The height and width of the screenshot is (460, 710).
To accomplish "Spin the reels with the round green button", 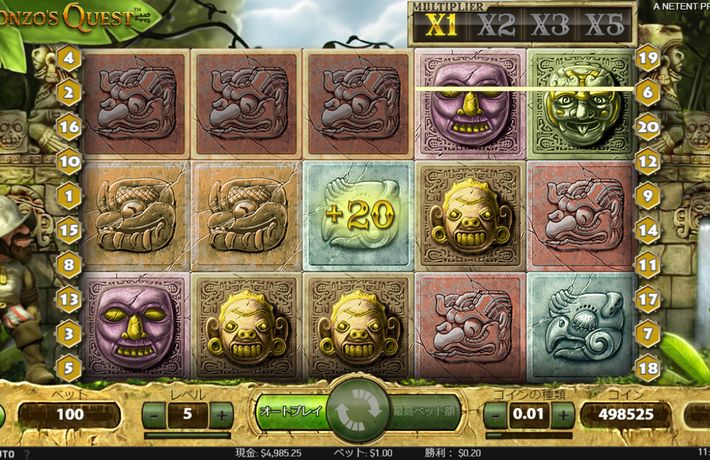I will click(354, 411).
